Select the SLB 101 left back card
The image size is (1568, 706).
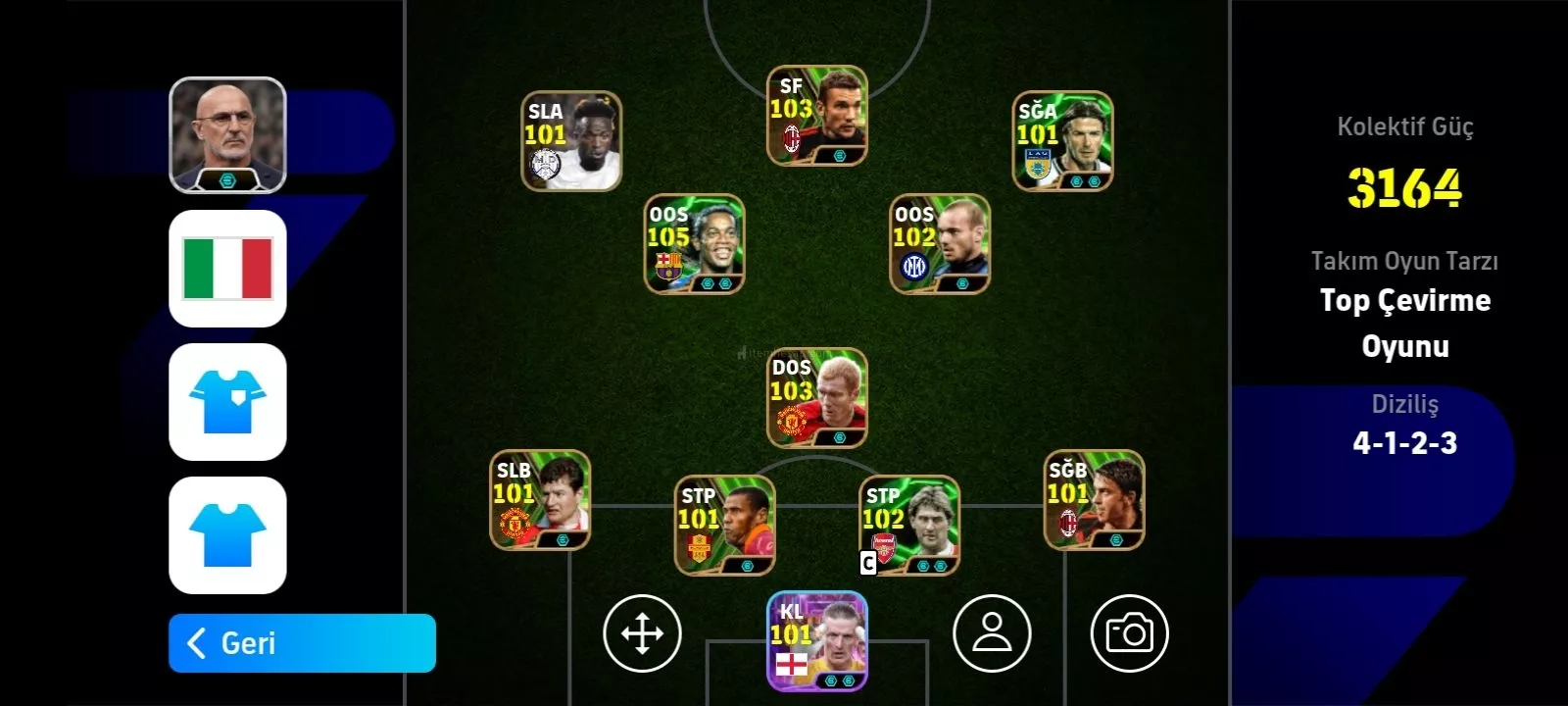point(540,500)
